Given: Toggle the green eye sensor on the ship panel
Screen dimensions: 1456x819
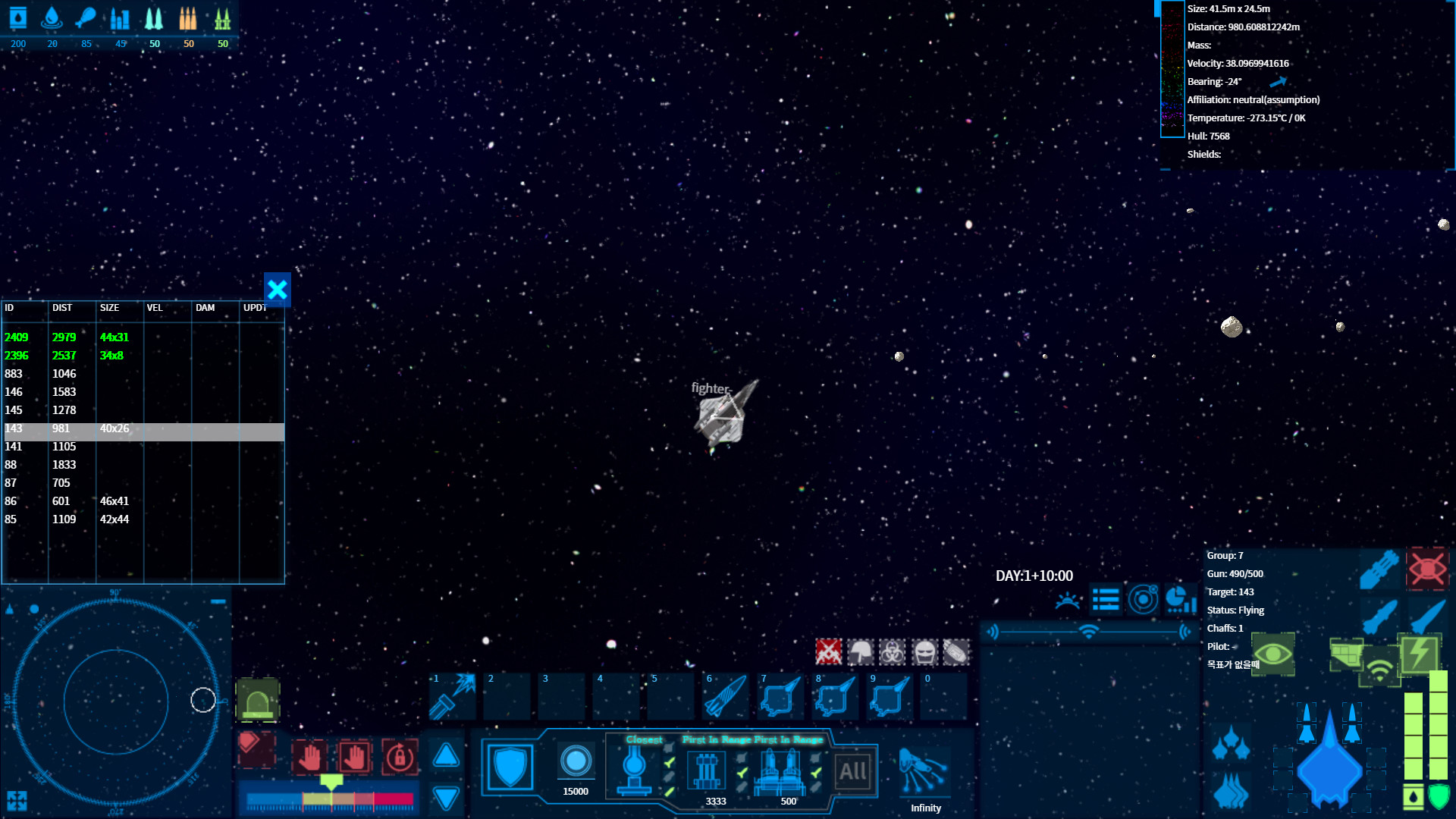Looking at the screenshot, I should [x=1272, y=655].
